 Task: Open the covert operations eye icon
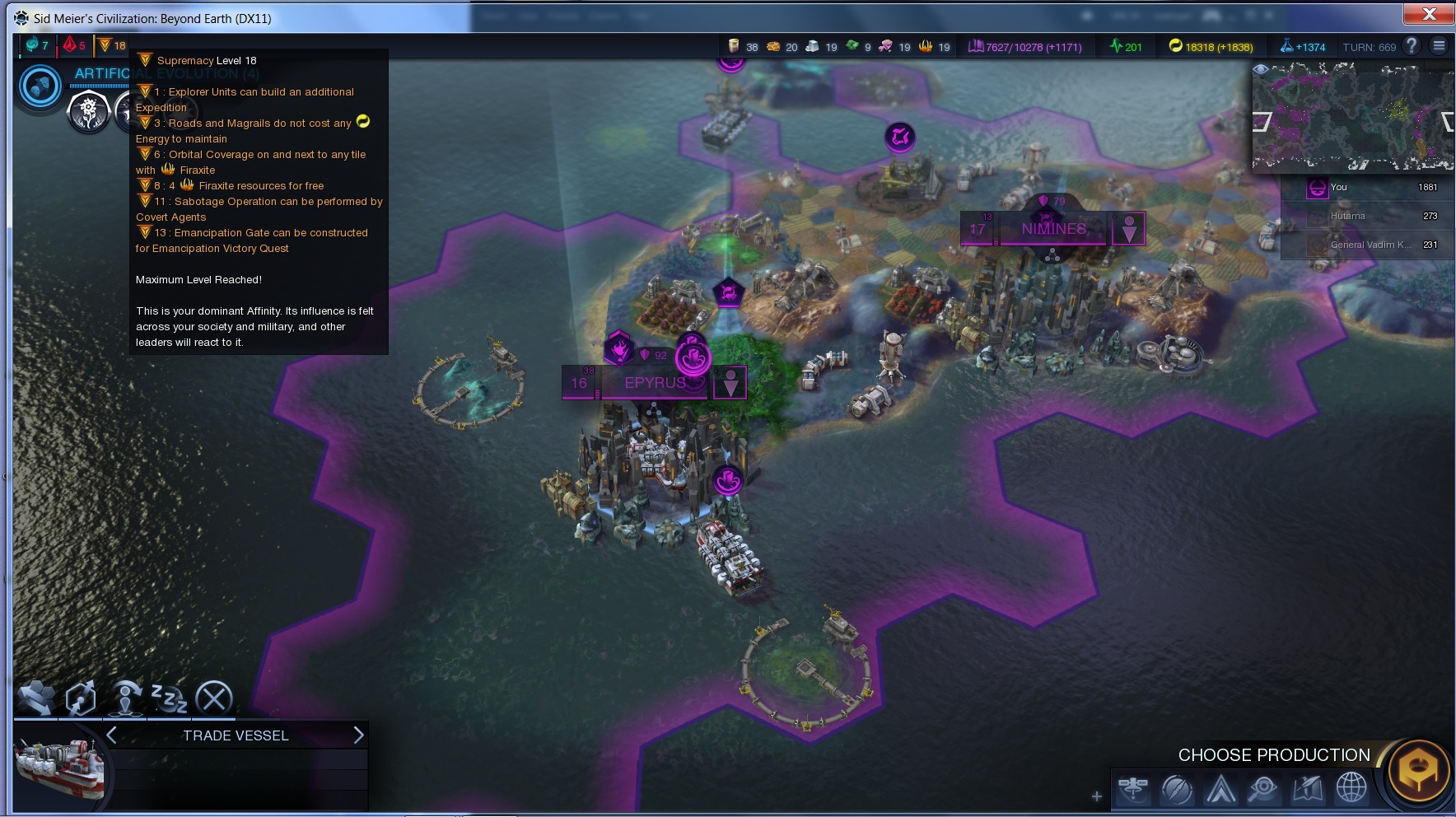(x=1262, y=789)
